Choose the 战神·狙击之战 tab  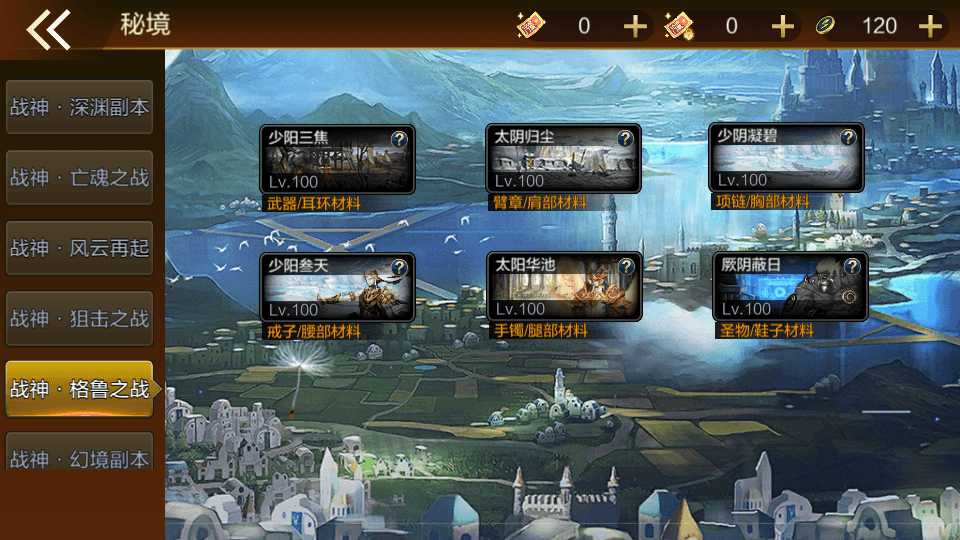pyautogui.click(x=79, y=319)
